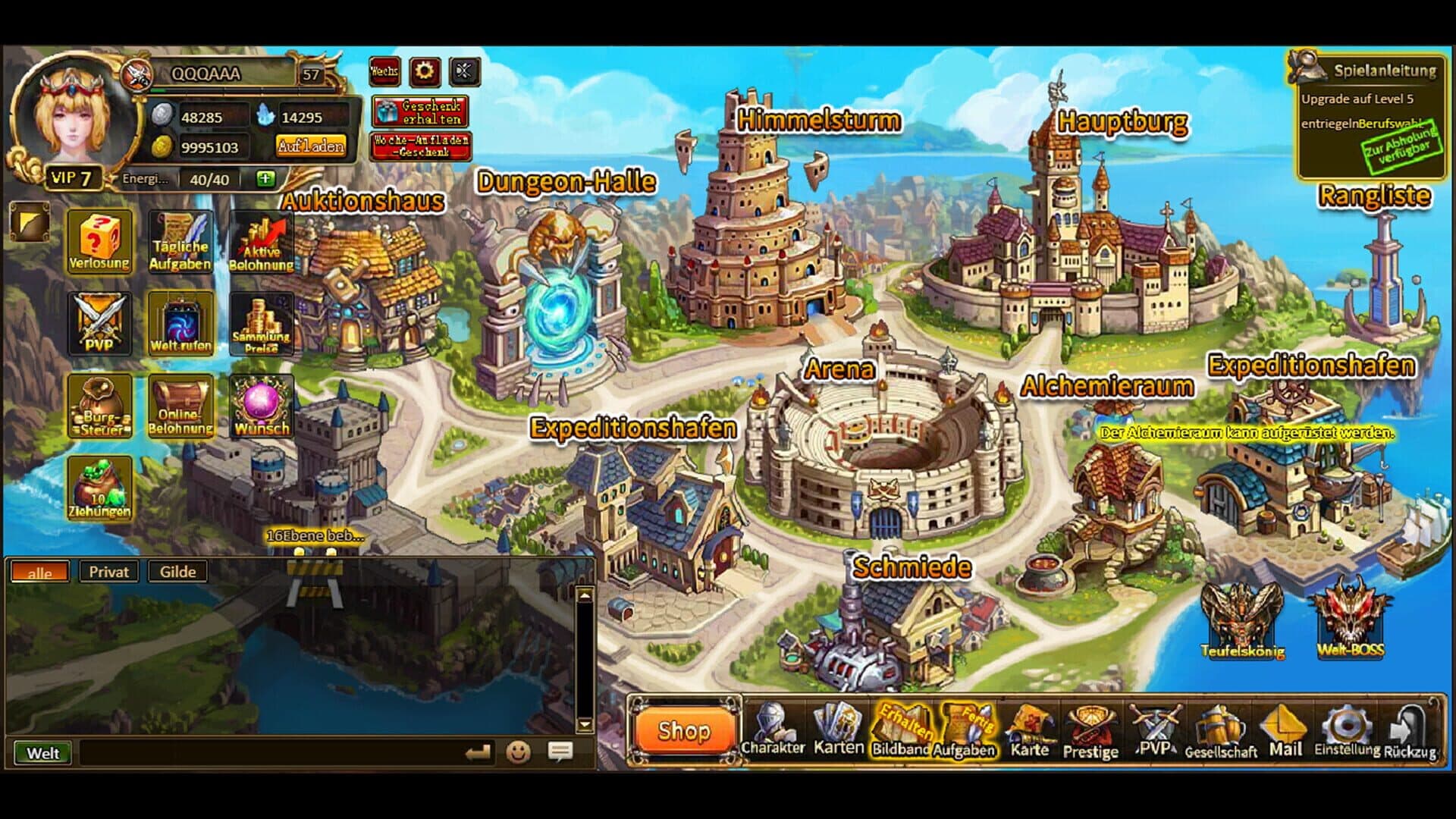The width and height of the screenshot is (1456, 819).
Task: Open the Karten card menu
Action: [838, 730]
